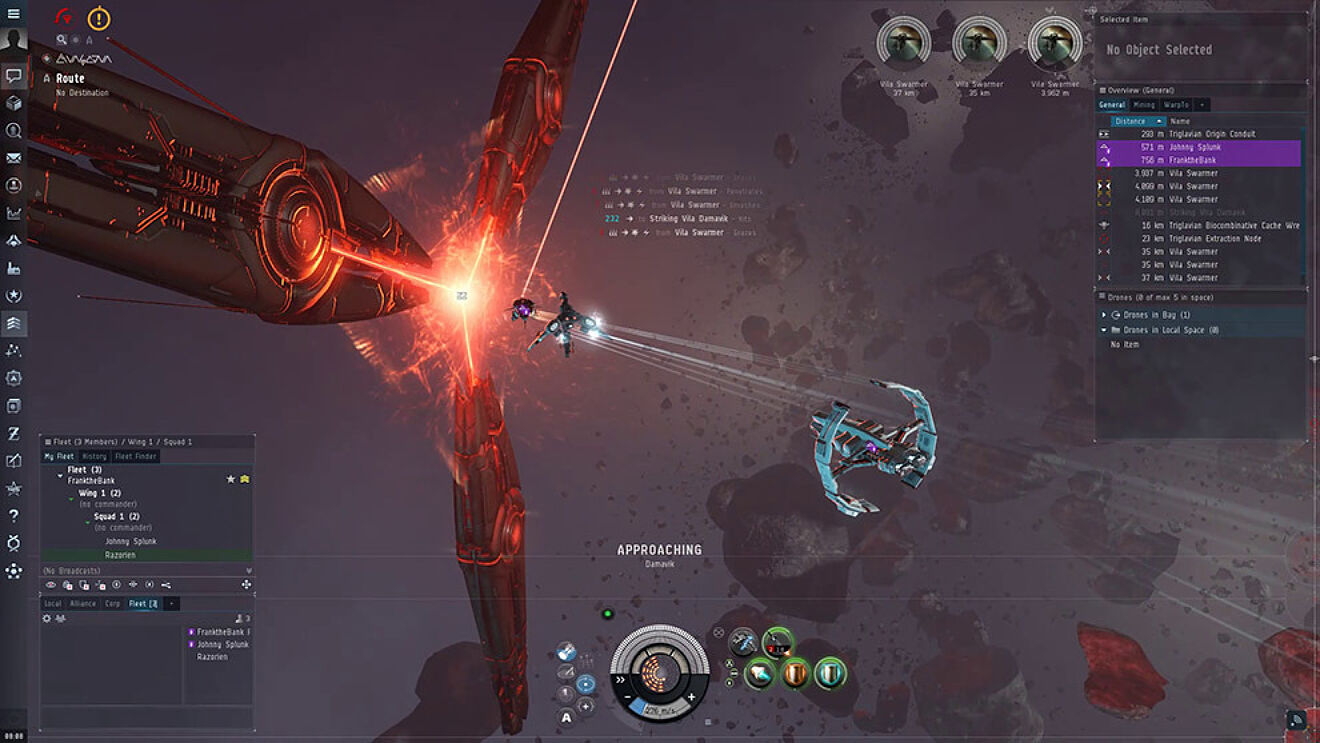Open the Mail envelope icon on the Neocom
This screenshot has height=743, width=1320.
click(x=13, y=158)
